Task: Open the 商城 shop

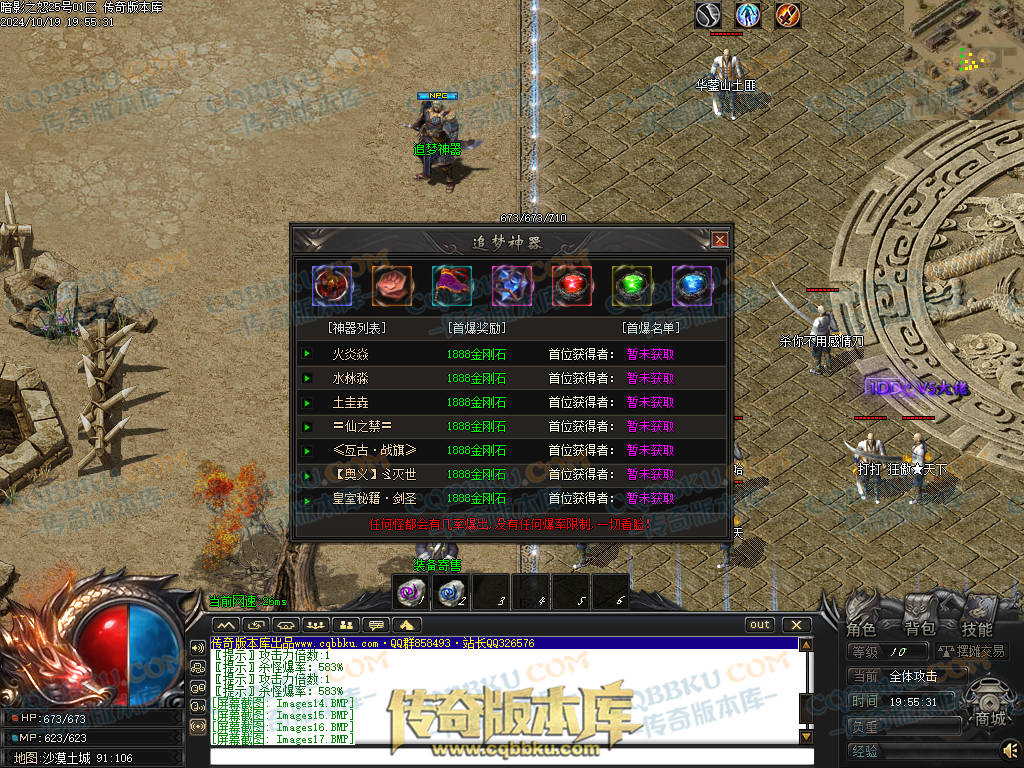Action: (990, 720)
